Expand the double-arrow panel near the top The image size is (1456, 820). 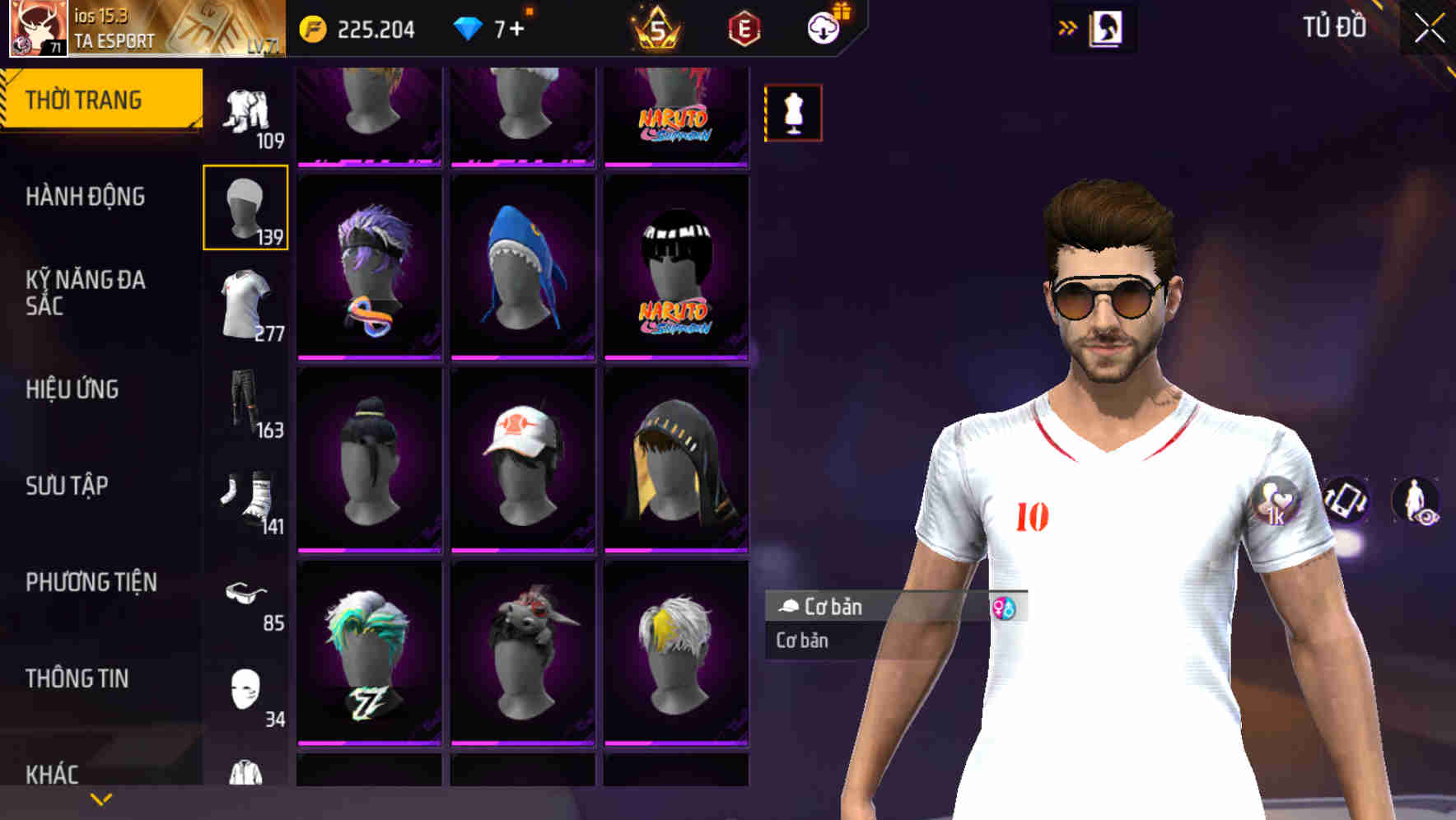point(1067,26)
